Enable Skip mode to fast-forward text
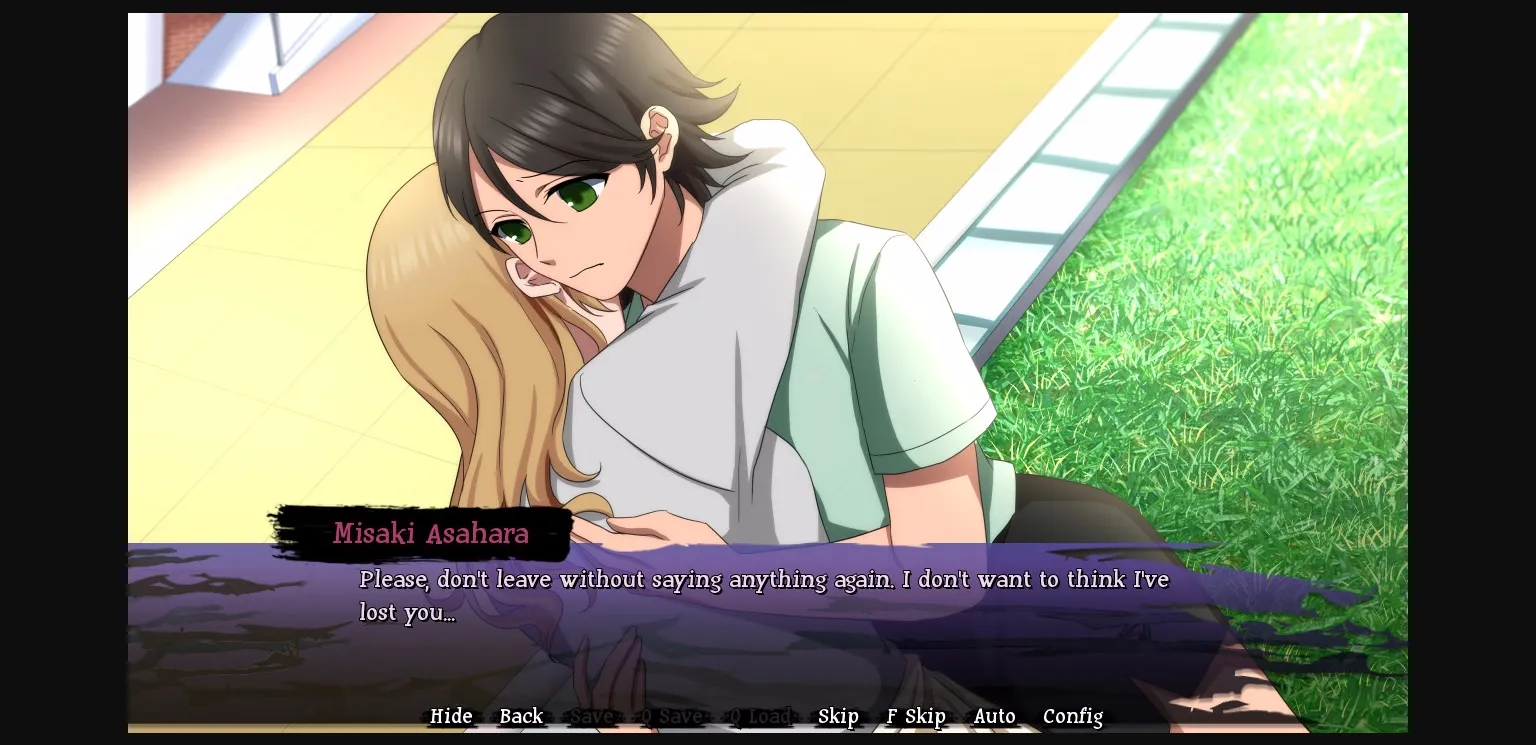The height and width of the screenshot is (745, 1536). click(x=838, y=716)
